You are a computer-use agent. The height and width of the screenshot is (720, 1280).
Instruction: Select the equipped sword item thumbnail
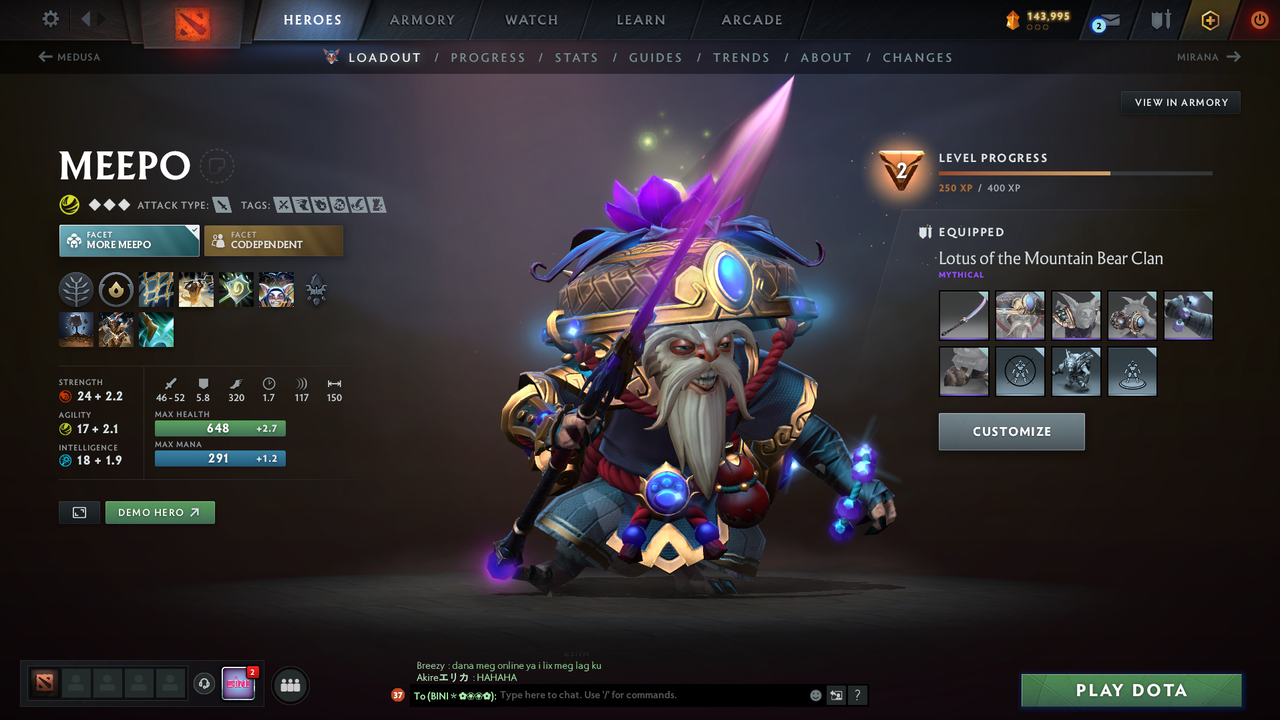click(963, 315)
